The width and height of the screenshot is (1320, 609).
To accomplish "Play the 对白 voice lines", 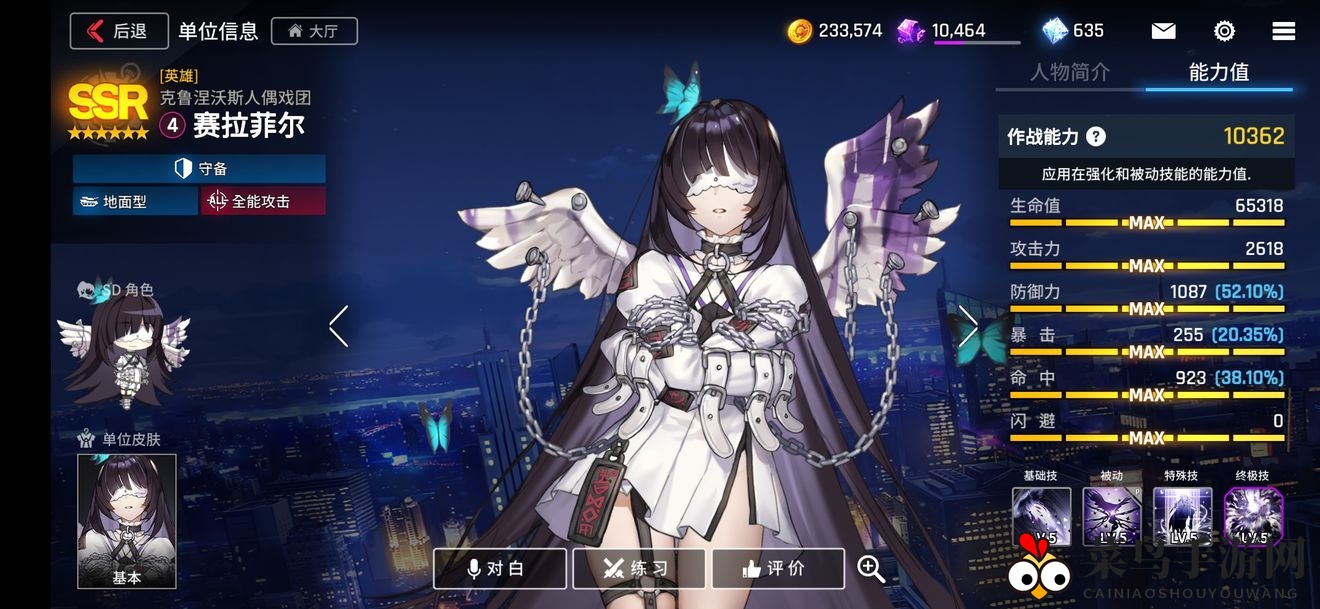I will click(x=499, y=568).
